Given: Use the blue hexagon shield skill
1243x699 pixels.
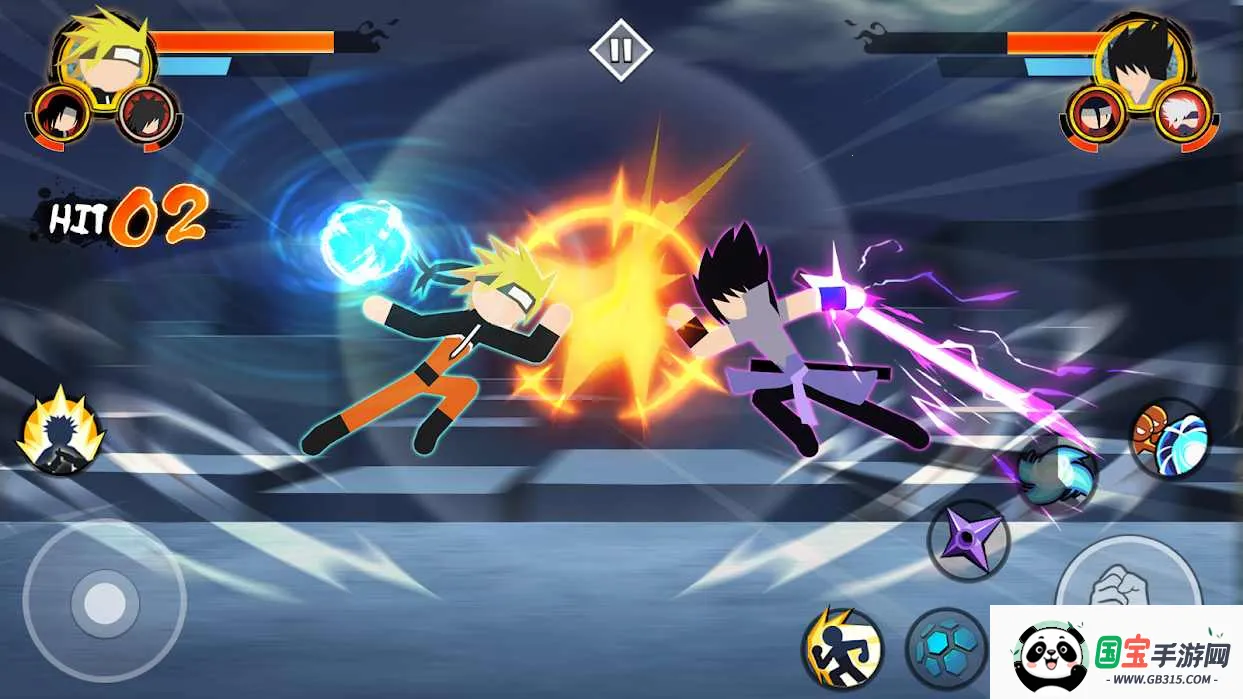Looking at the screenshot, I should click(x=946, y=648).
